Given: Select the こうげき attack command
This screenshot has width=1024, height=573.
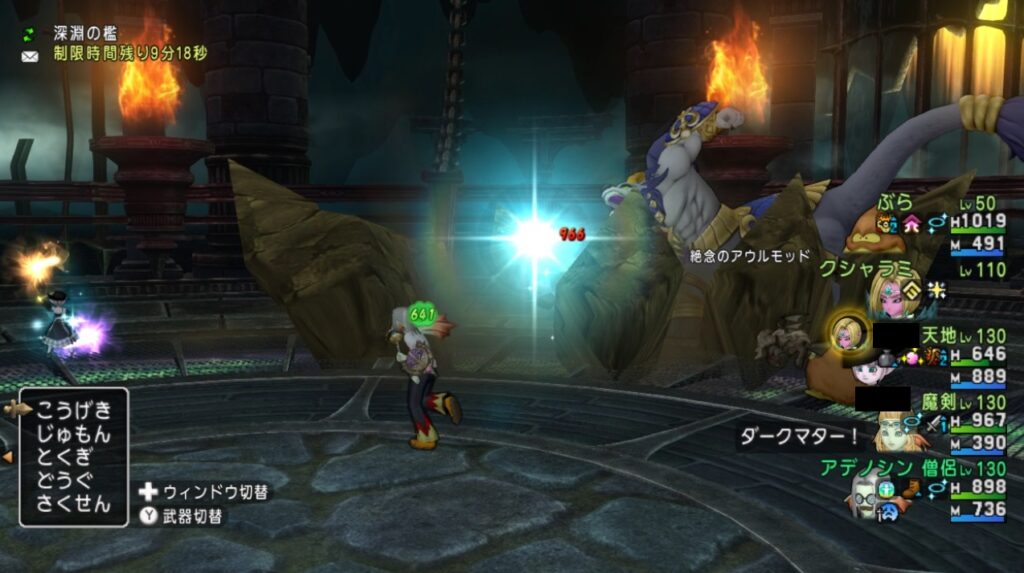Looking at the screenshot, I should (x=74, y=411).
